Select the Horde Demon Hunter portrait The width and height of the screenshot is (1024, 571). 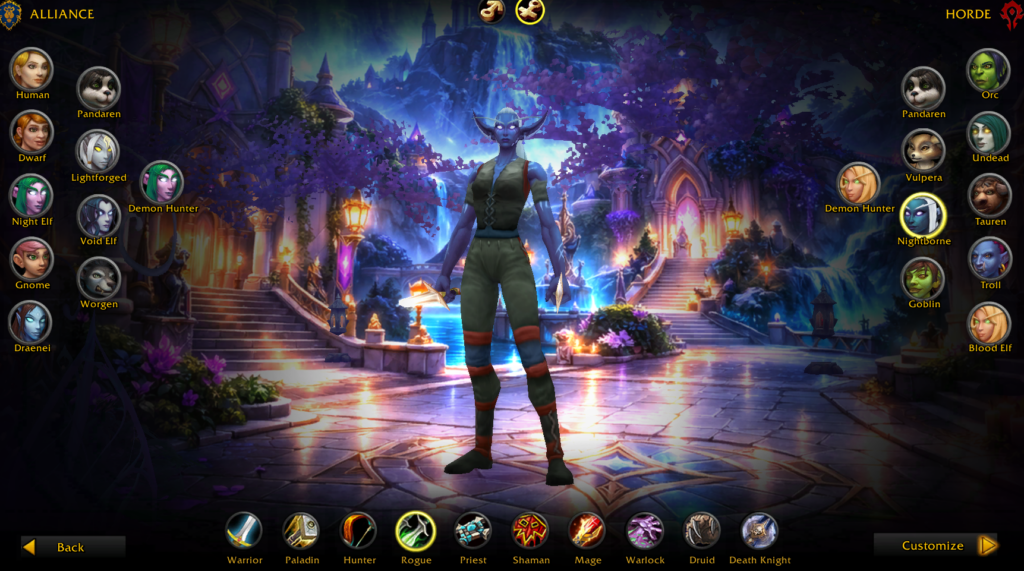tap(859, 182)
